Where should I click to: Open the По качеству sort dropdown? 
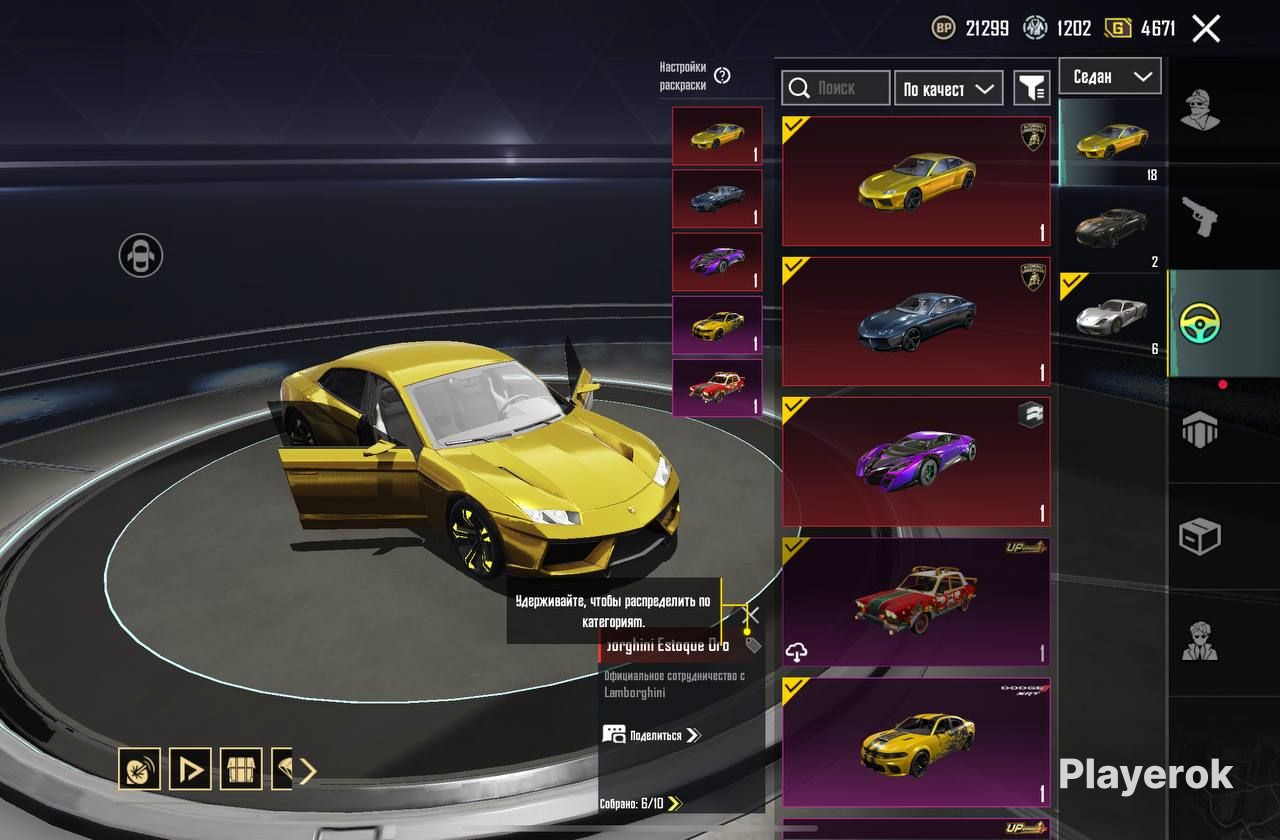click(x=949, y=89)
